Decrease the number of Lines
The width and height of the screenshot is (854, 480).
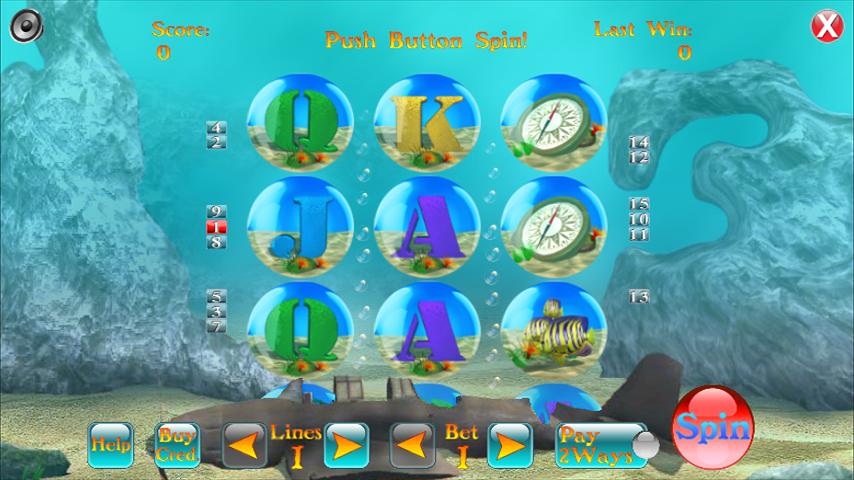coord(244,445)
